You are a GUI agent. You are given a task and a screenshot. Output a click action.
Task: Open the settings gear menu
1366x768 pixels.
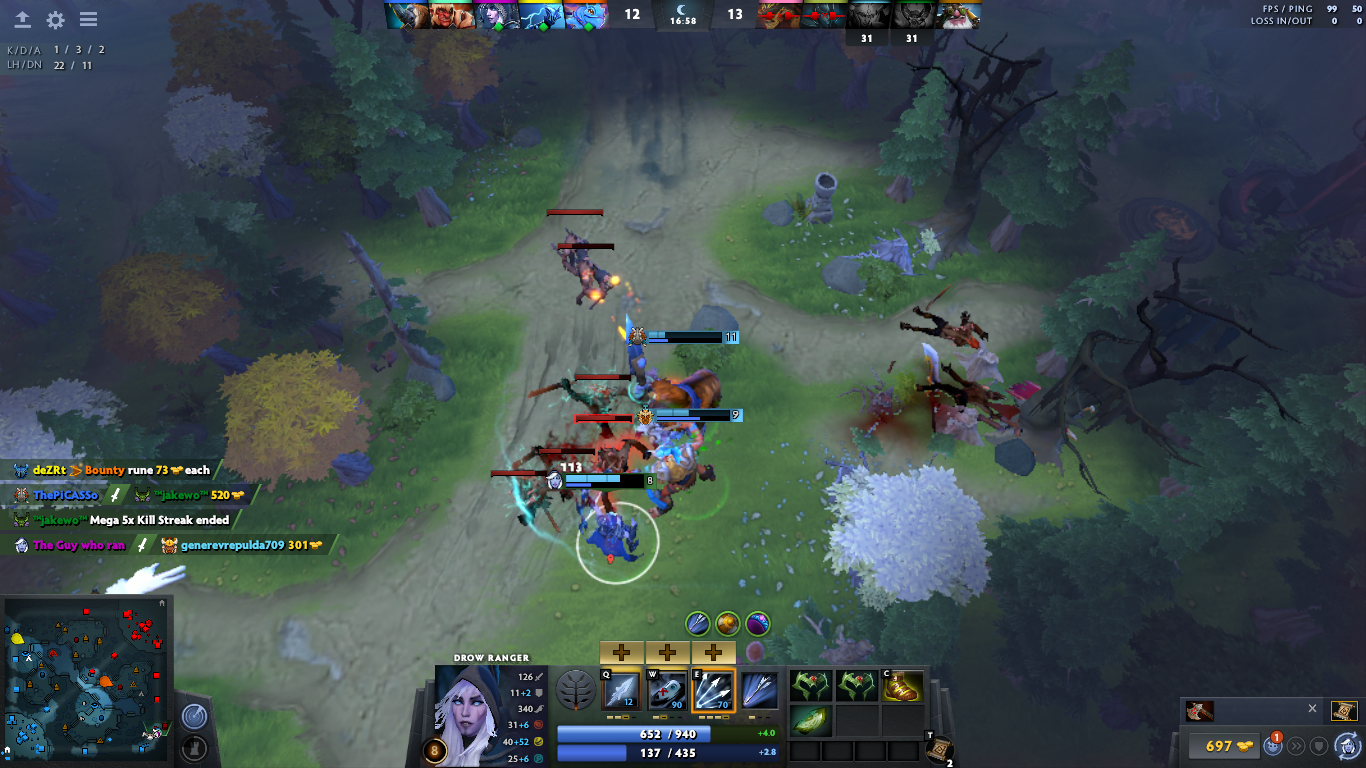(x=55, y=20)
